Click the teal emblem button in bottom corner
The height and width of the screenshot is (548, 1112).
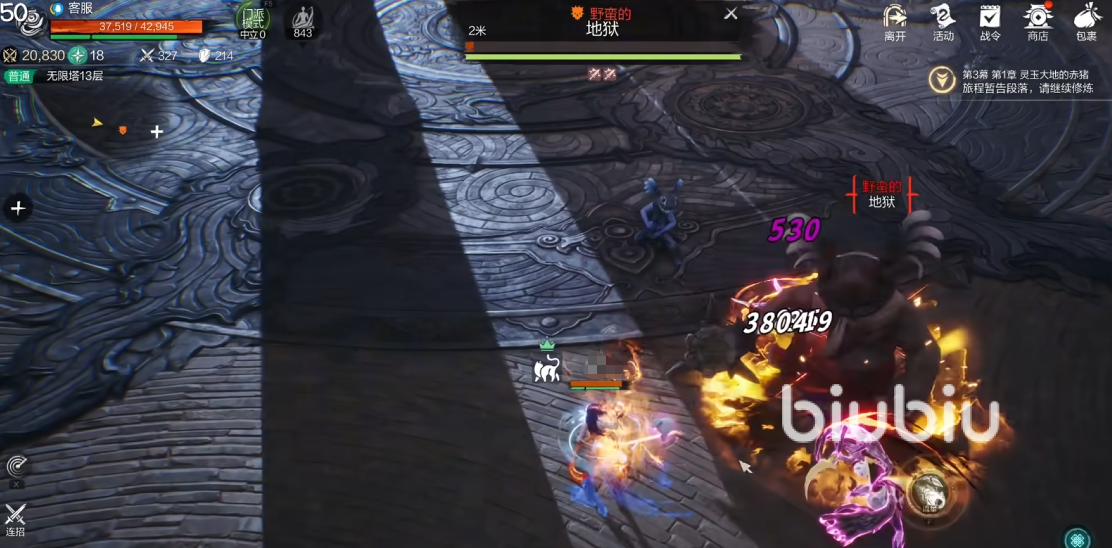[x=1077, y=538]
